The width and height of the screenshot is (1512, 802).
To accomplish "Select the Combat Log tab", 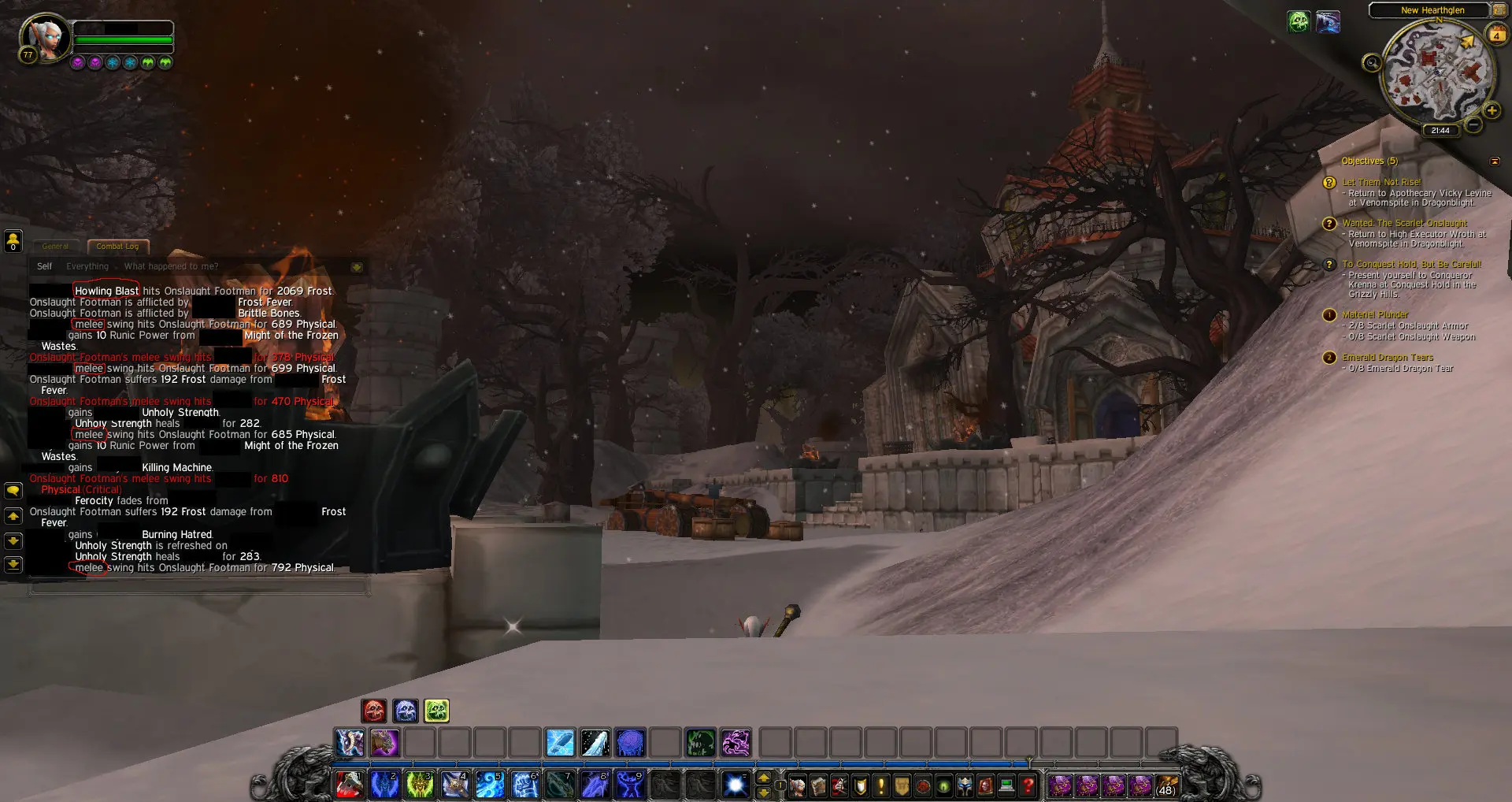I will coord(117,247).
